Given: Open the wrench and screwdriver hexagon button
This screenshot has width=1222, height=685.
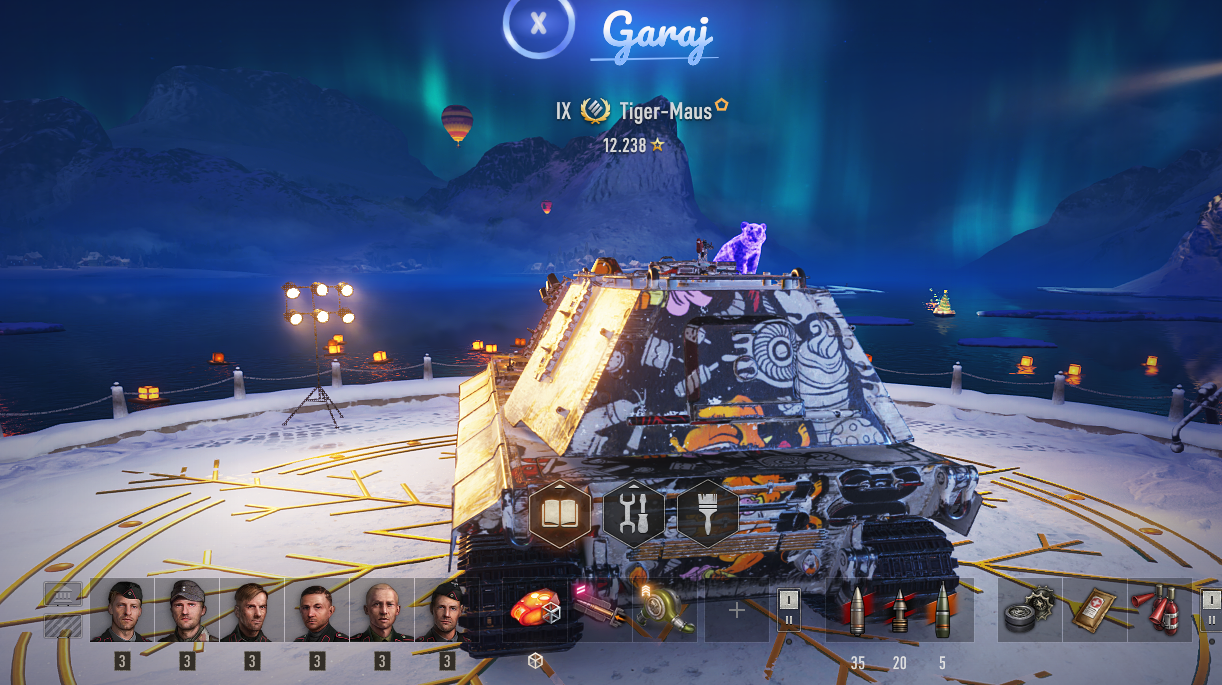Looking at the screenshot, I should tap(634, 512).
